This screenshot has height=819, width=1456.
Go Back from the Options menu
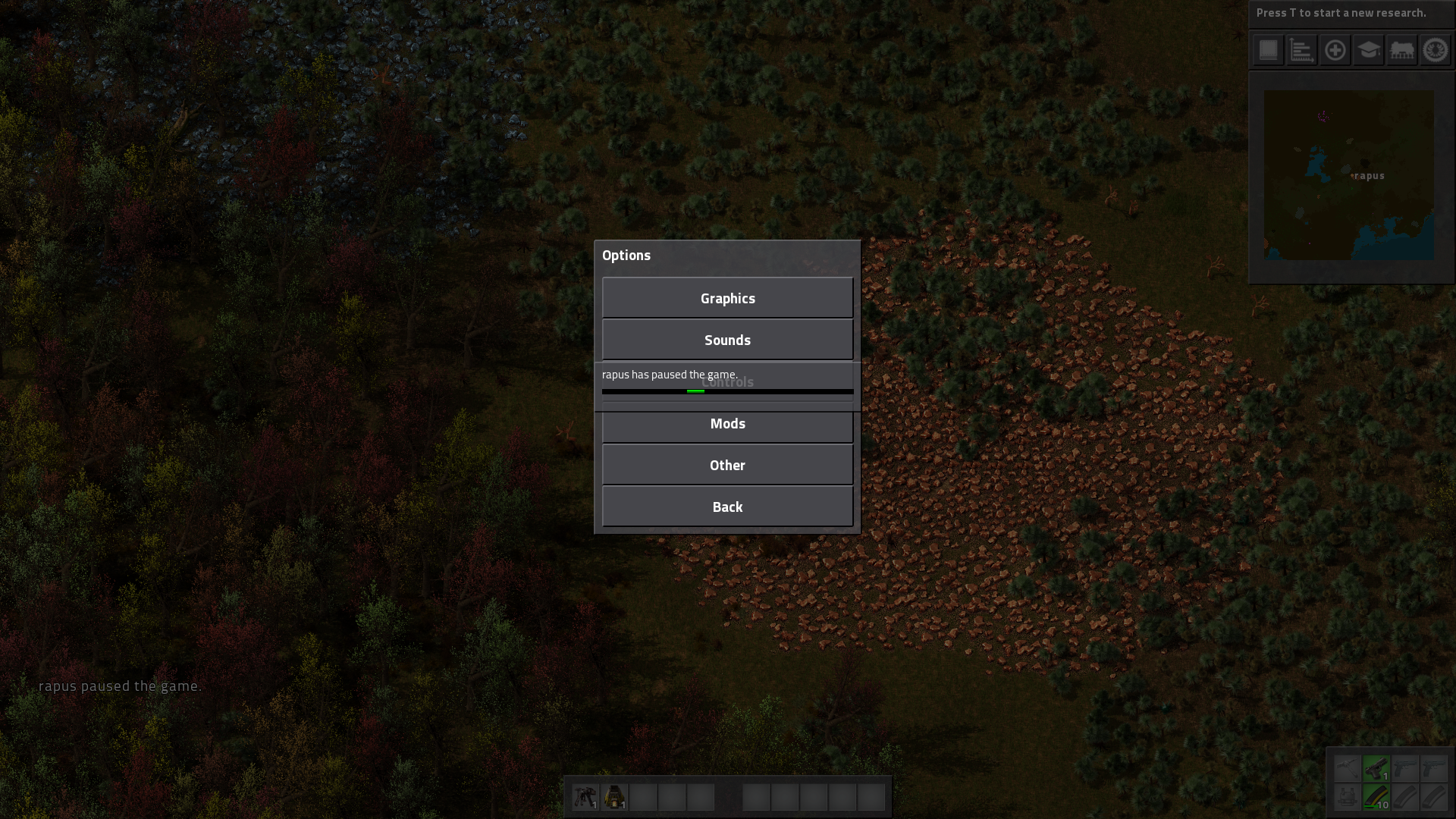(727, 507)
